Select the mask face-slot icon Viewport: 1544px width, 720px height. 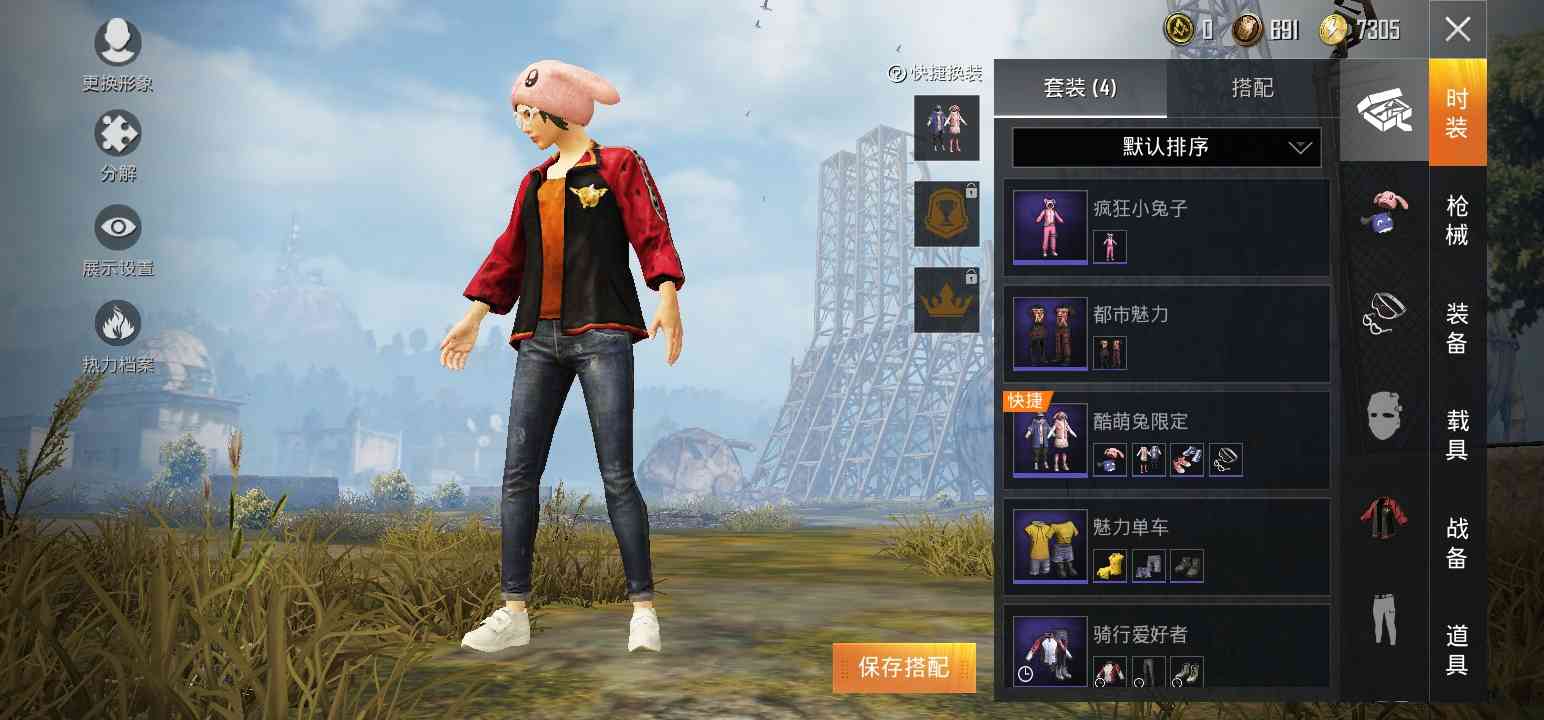coord(1384,414)
